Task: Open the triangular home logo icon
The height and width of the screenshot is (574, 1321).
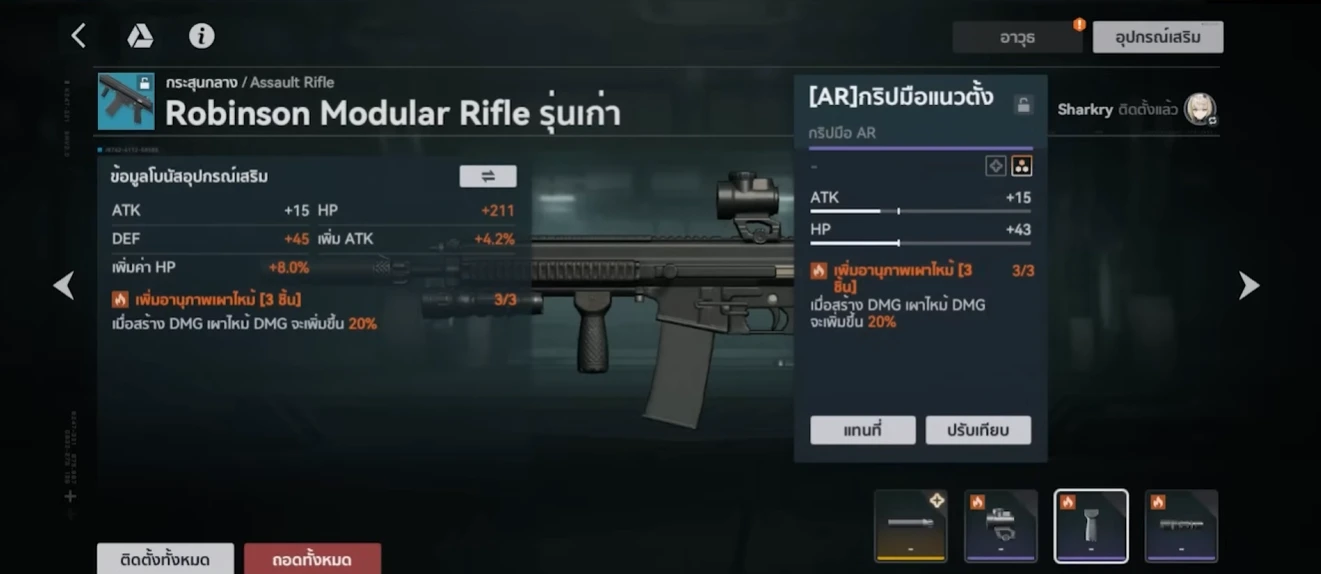Action: pos(139,37)
